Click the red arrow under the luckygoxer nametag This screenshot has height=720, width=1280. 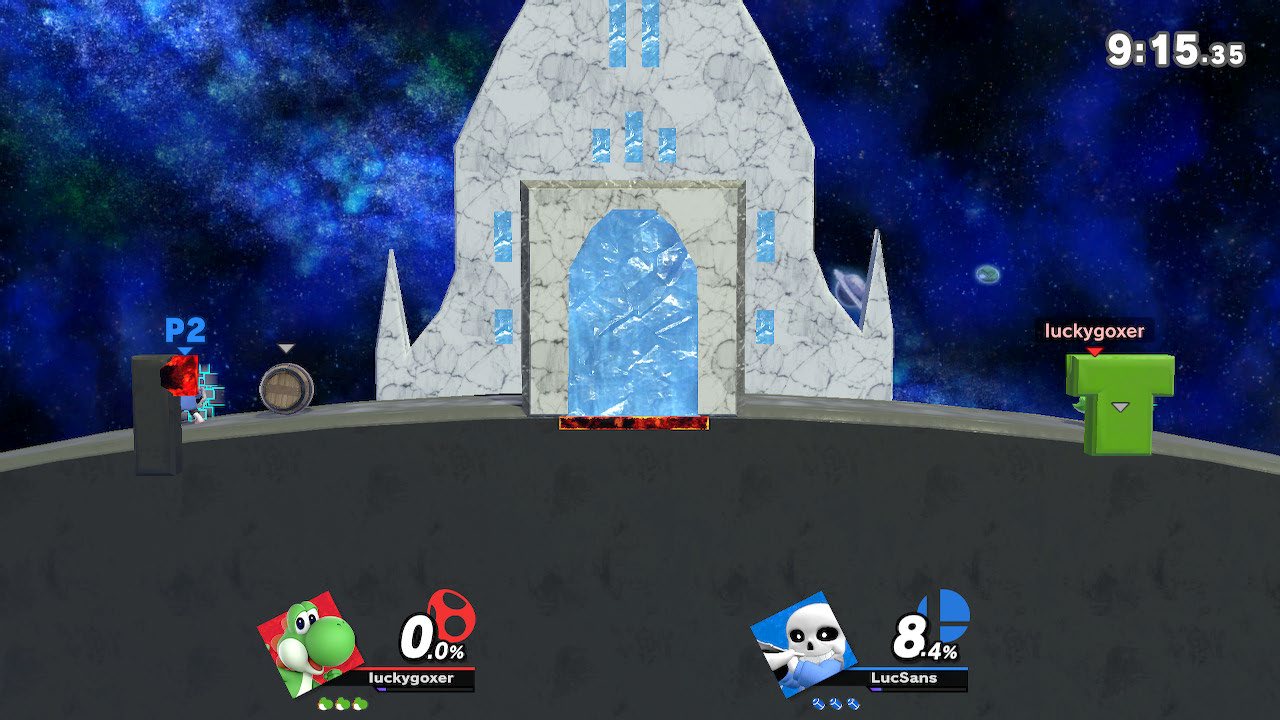click(x=1096, y=352)
